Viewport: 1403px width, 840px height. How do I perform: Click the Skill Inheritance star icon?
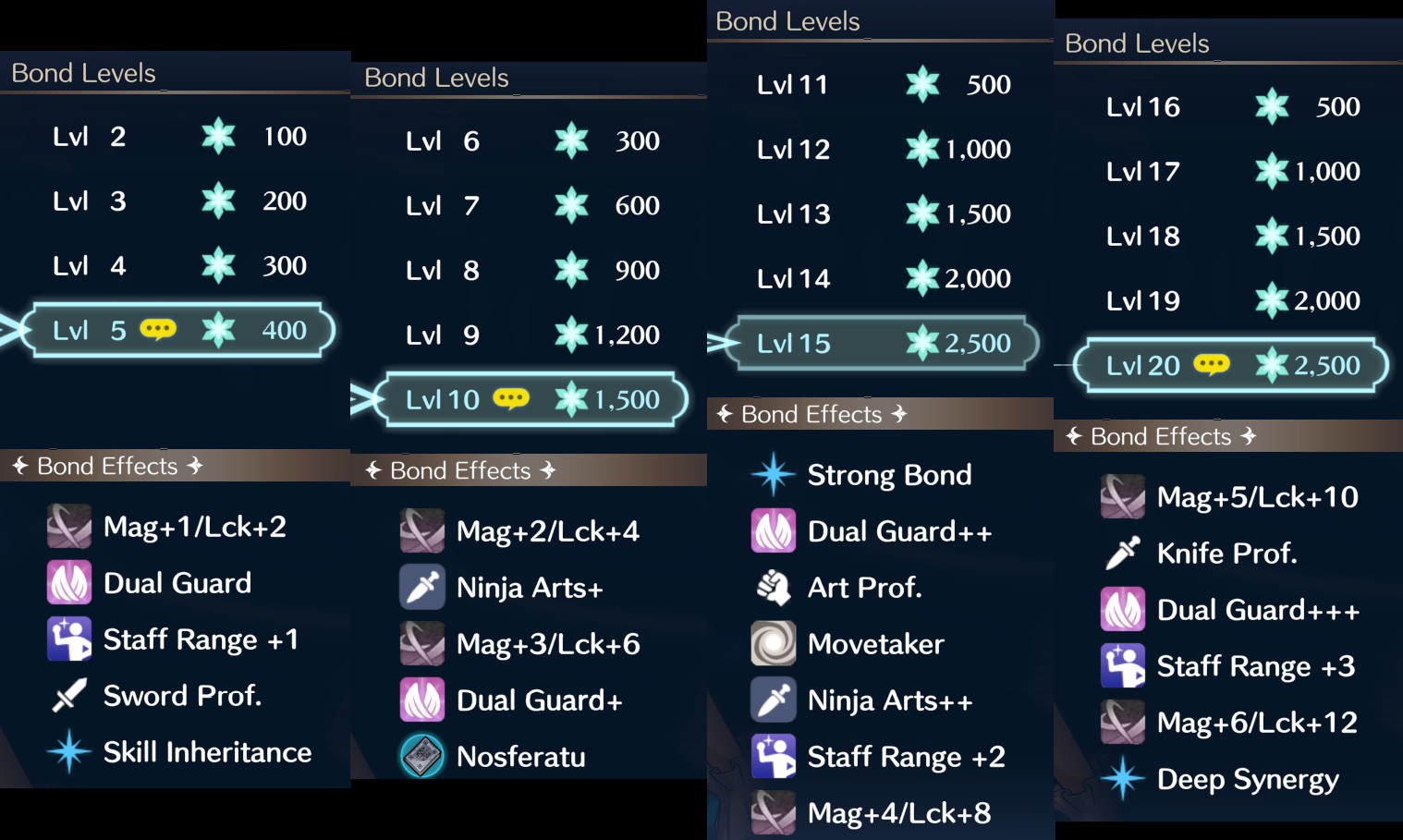tap(68, 752)
